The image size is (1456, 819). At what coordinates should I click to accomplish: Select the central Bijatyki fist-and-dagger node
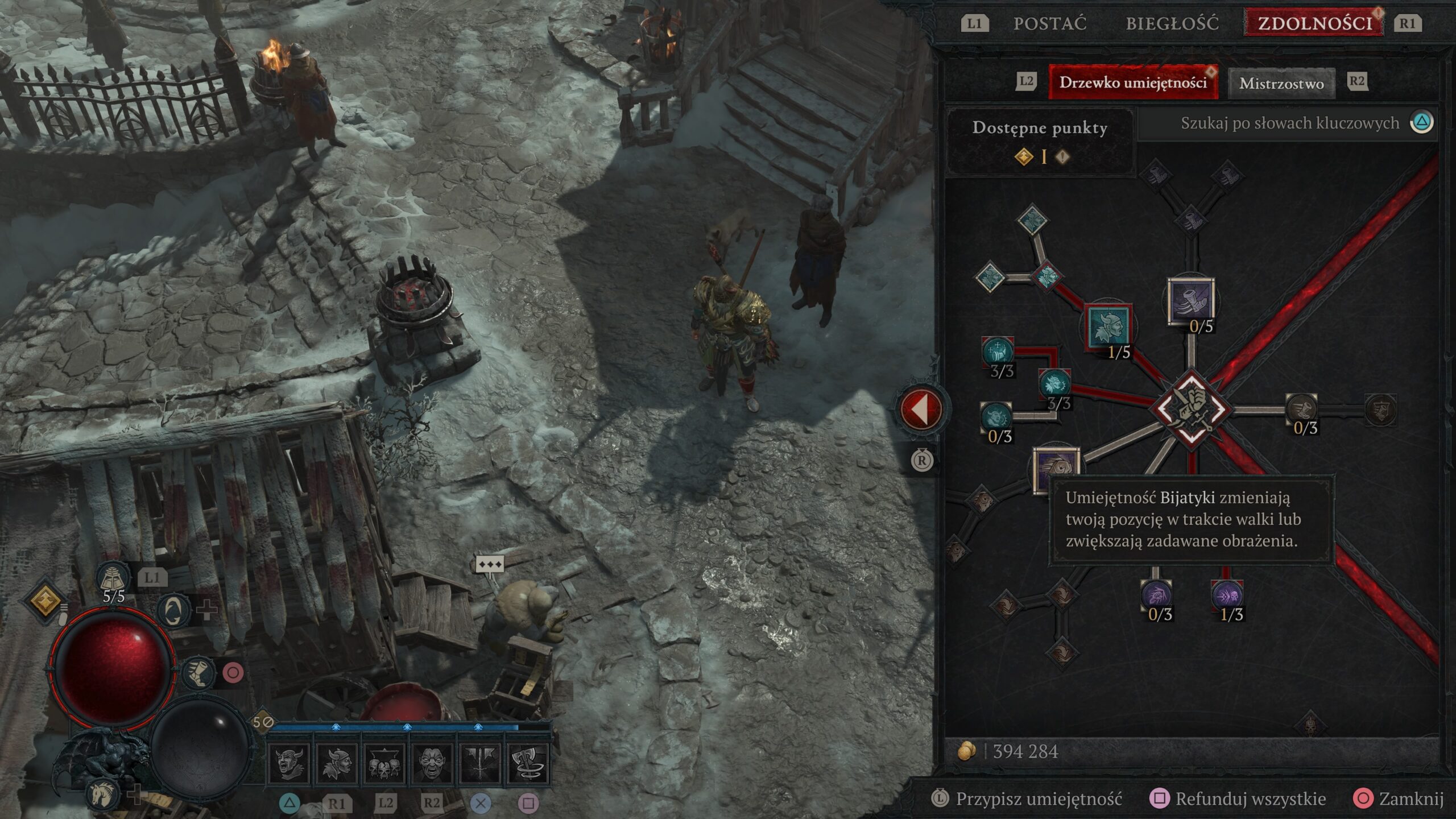(x=1191, y=408)
